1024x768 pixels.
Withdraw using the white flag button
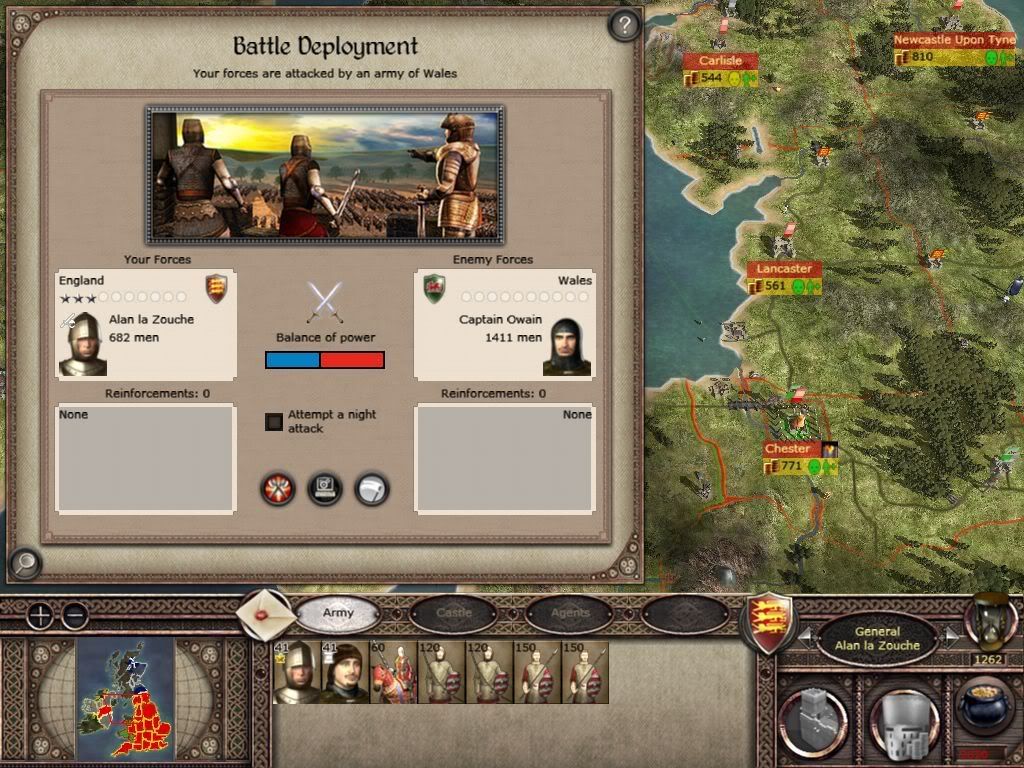[372, 489]
